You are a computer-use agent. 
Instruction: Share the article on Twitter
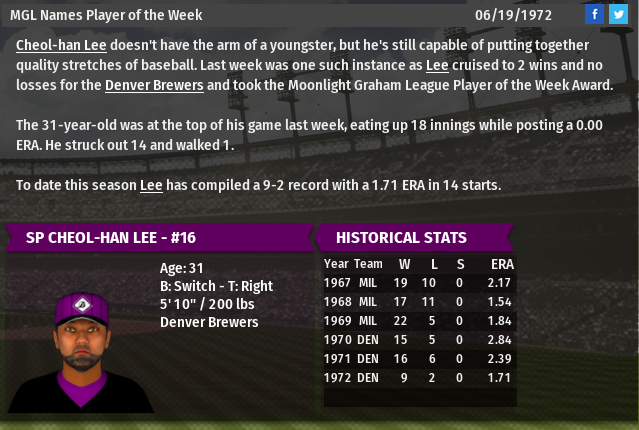pyautogui.click(x=618, y=14)
